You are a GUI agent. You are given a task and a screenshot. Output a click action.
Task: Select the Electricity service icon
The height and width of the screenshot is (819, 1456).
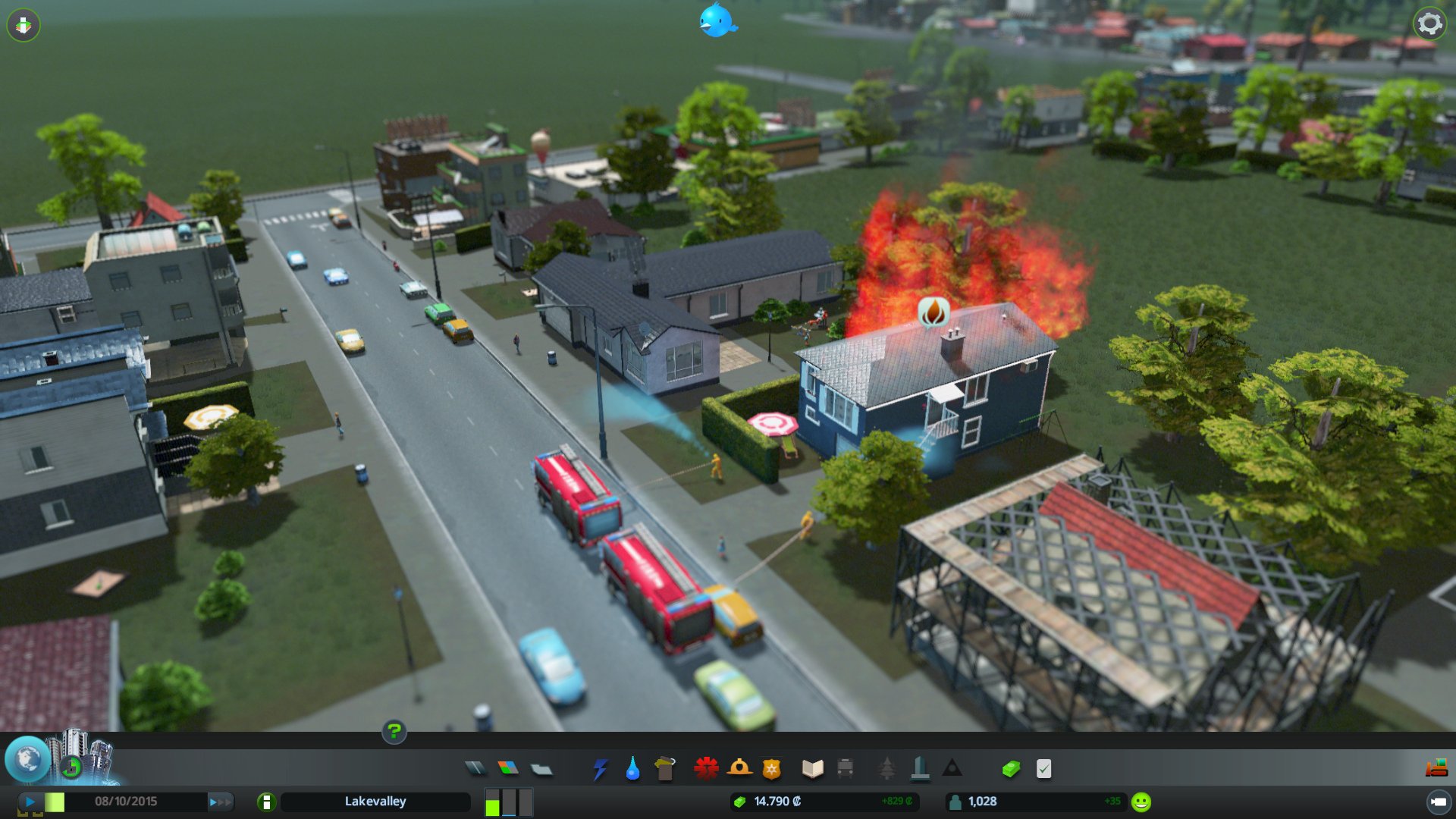601,768
